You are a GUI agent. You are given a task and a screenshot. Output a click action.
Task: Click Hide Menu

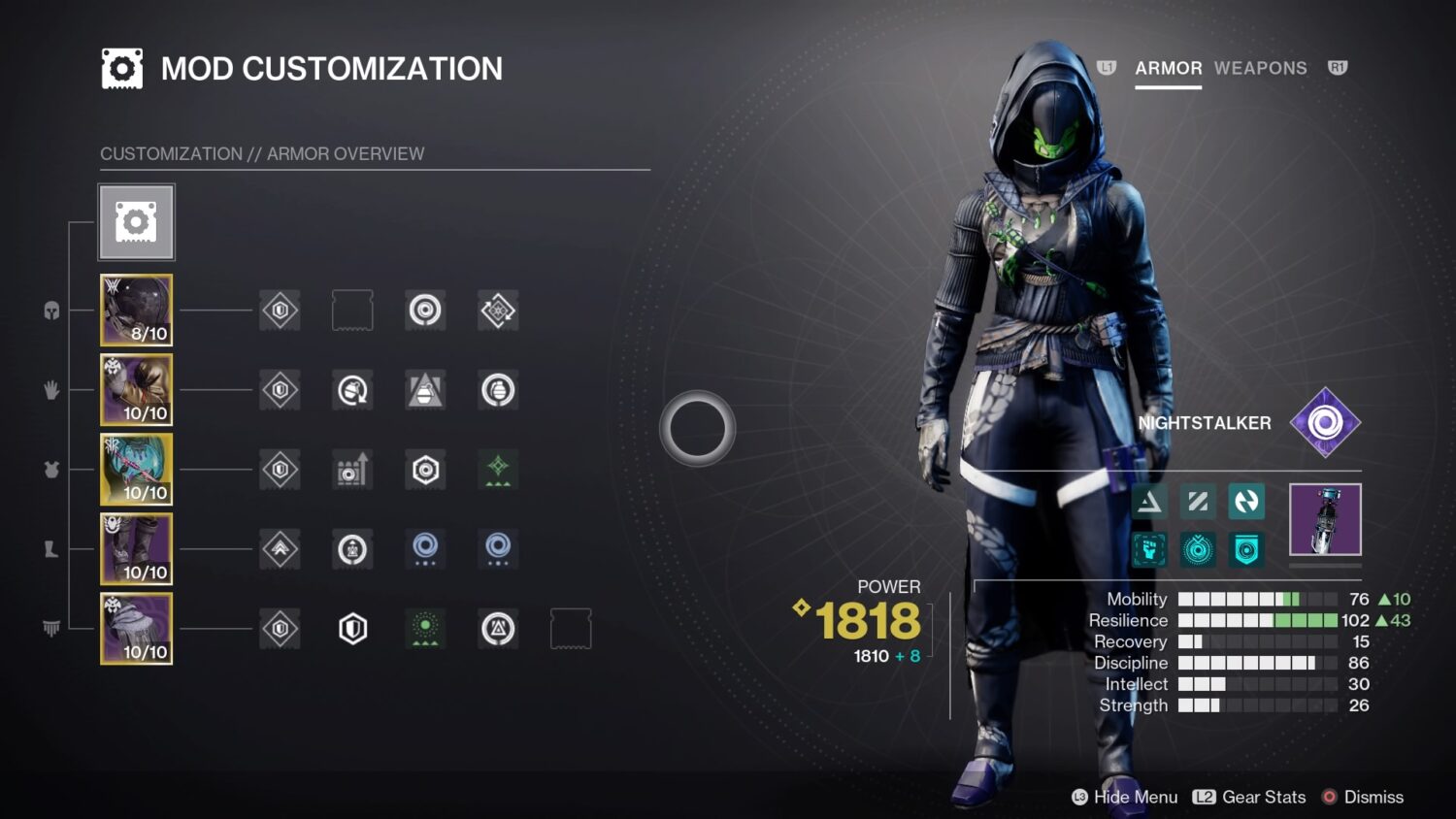(1126, 797)
